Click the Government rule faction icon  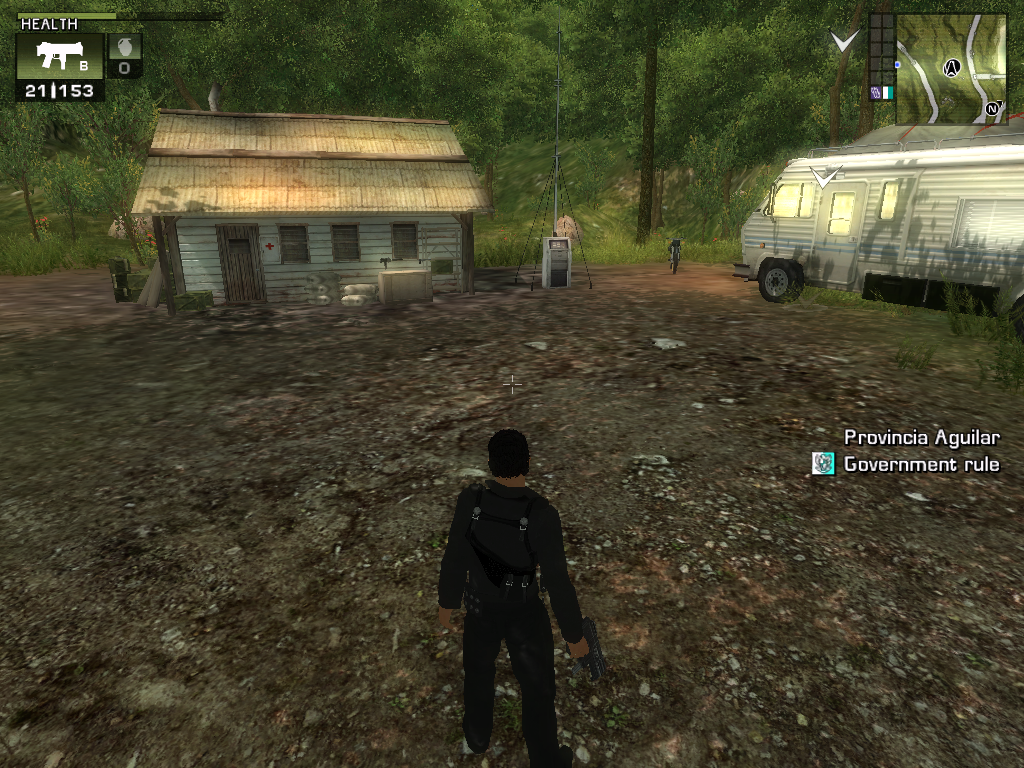tap(823, 463)
